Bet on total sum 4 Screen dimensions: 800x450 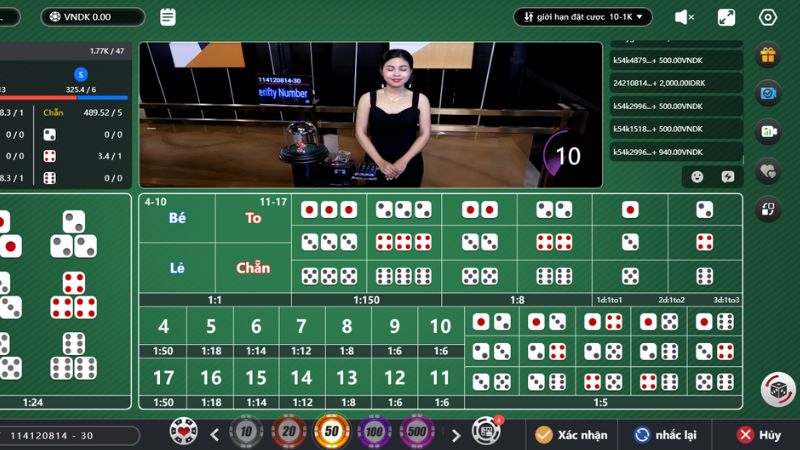click(x=163, y=326)
